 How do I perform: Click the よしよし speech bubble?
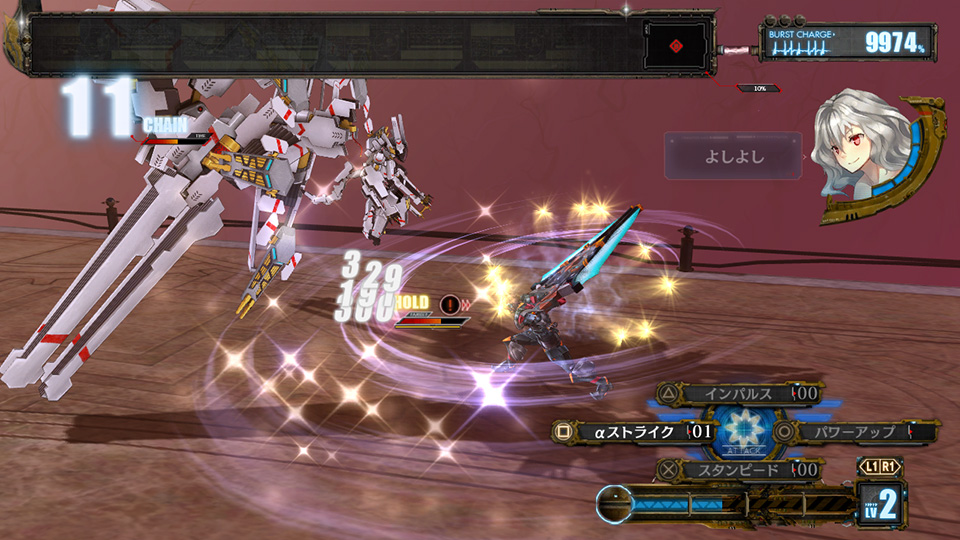coord(732,156)
